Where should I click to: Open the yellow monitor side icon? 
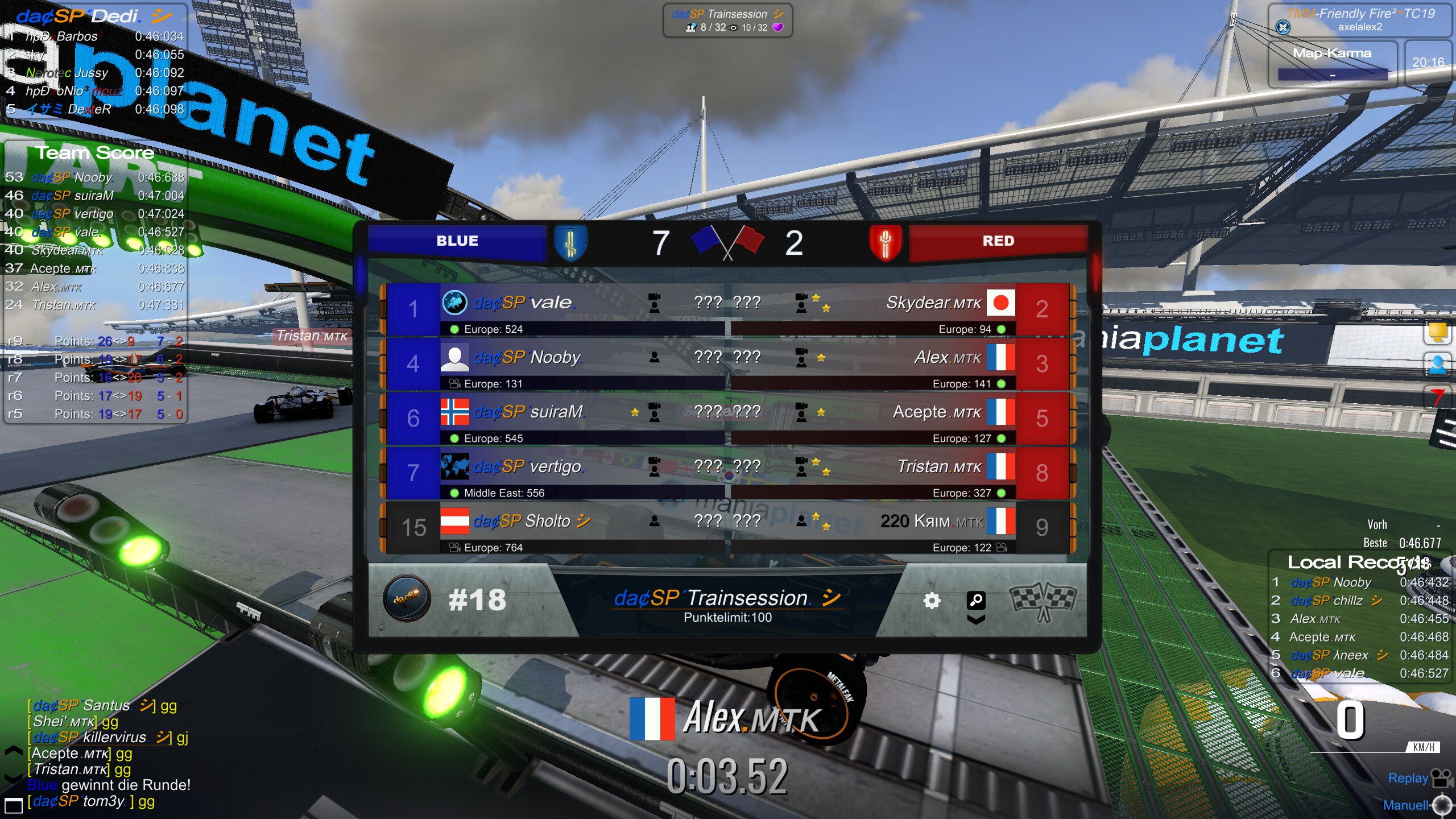(1438, 332)
